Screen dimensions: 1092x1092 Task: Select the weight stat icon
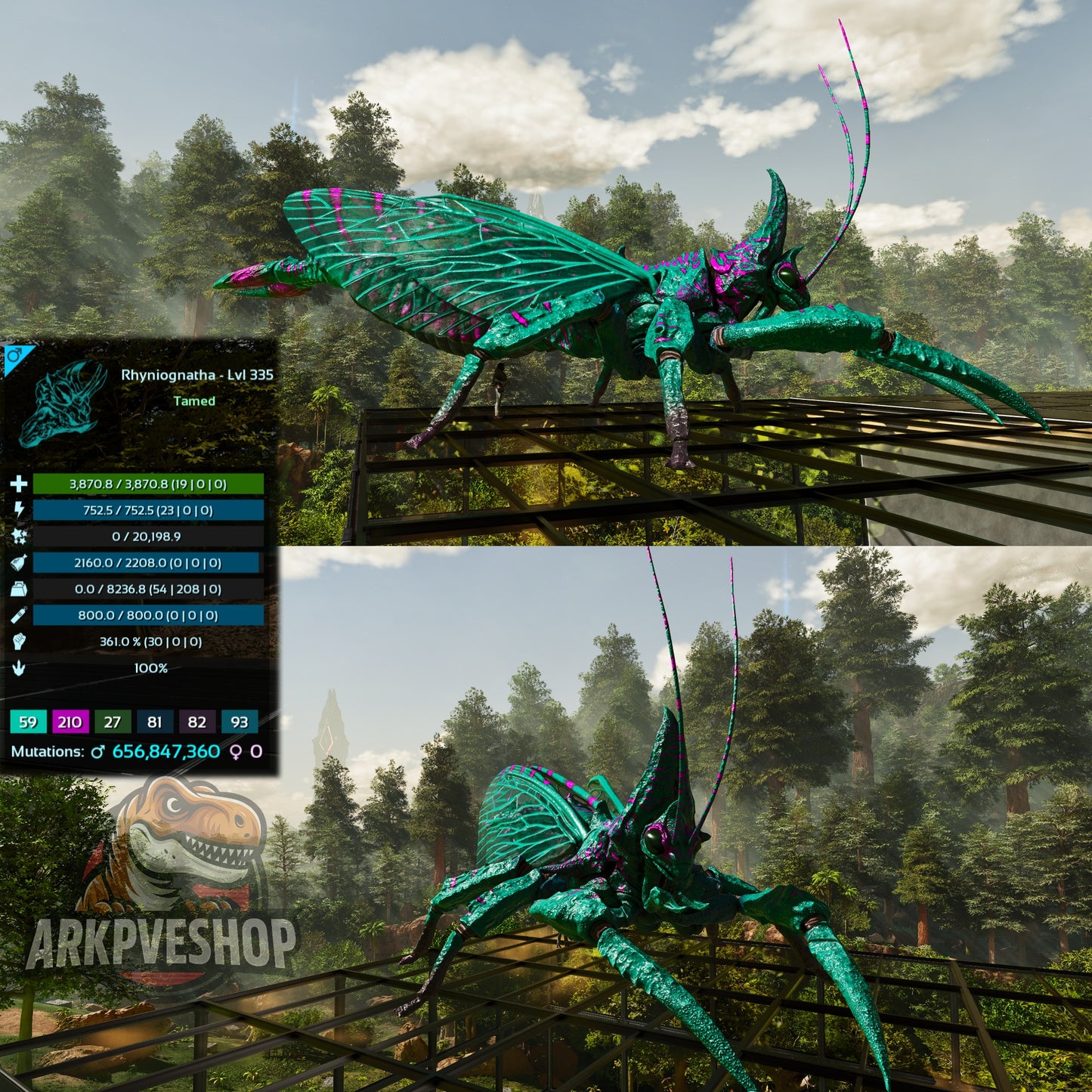tap(19, 589)
